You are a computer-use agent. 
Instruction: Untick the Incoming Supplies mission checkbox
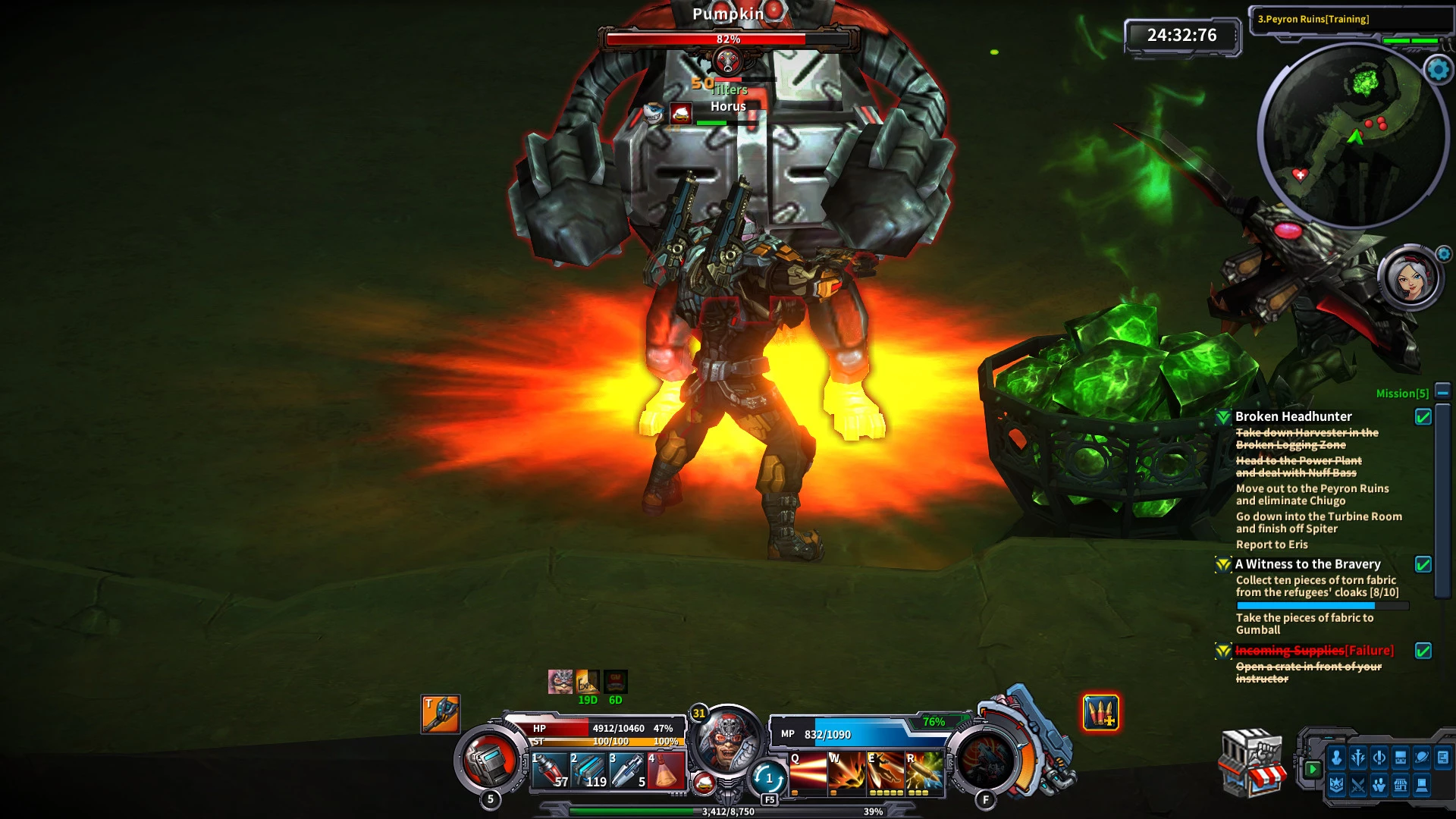pos(1423,651)
